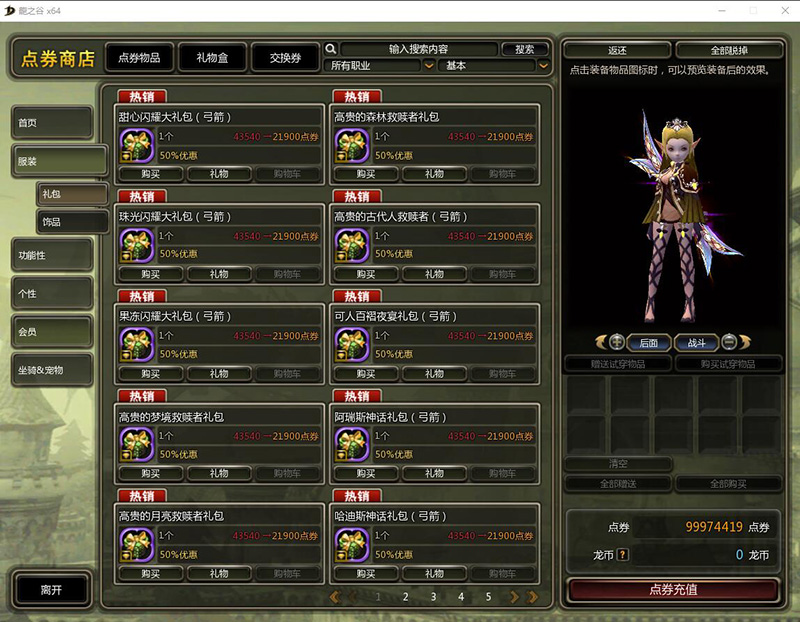800x622 pixels.
Task: Open the 饰品 subcategory
Action: pos(72,221)
